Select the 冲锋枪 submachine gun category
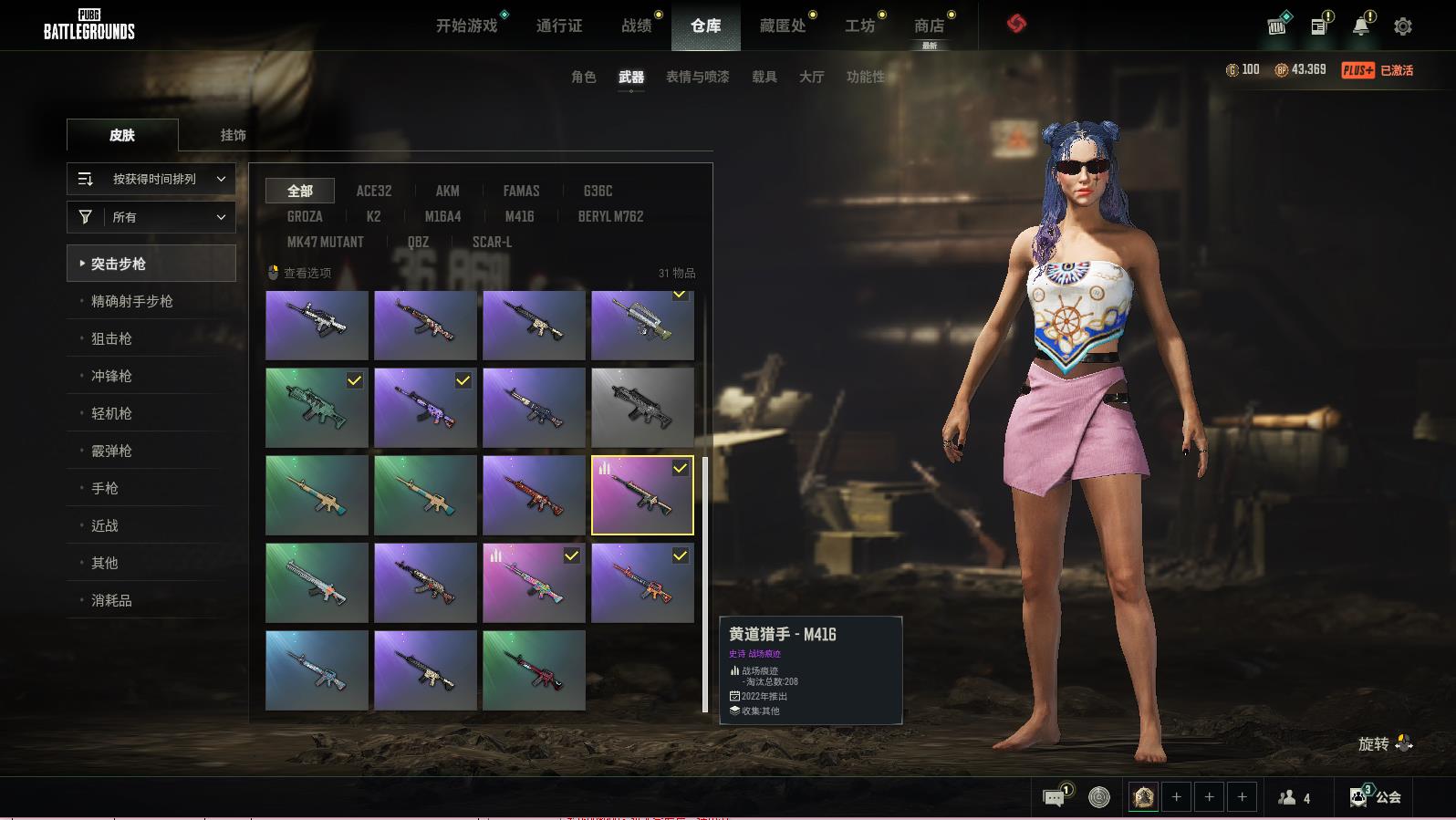Image resolution: width=1456 pixels, height=820 pixels. 111,376
